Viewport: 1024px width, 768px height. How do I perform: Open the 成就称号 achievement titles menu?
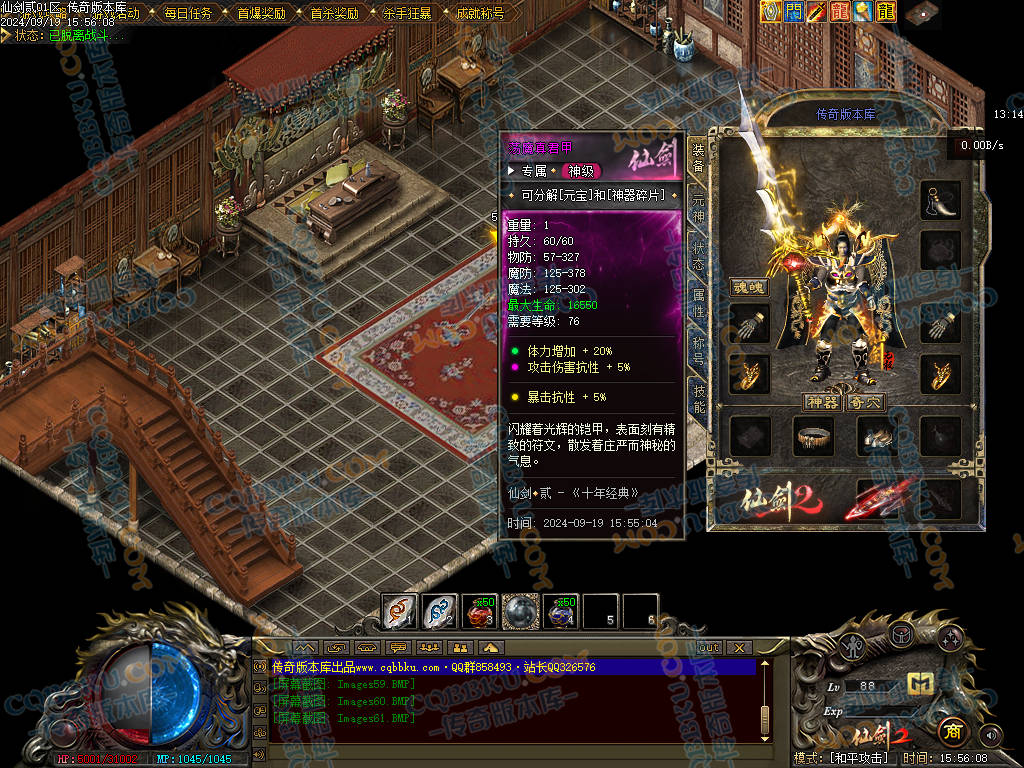pyautogui.click(x=480, y=14)
